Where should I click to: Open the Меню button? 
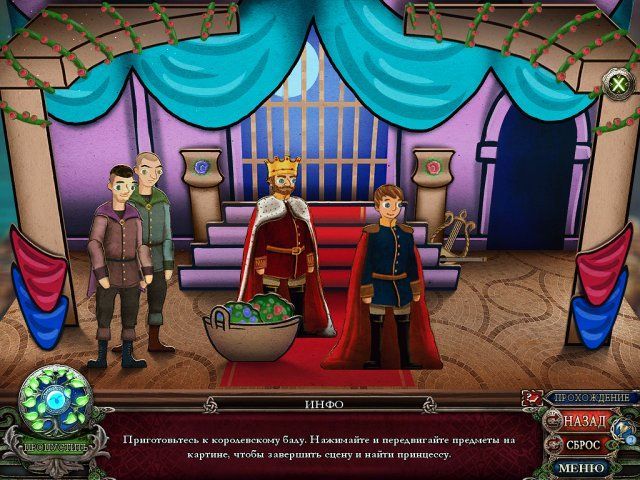pos(581,467)
